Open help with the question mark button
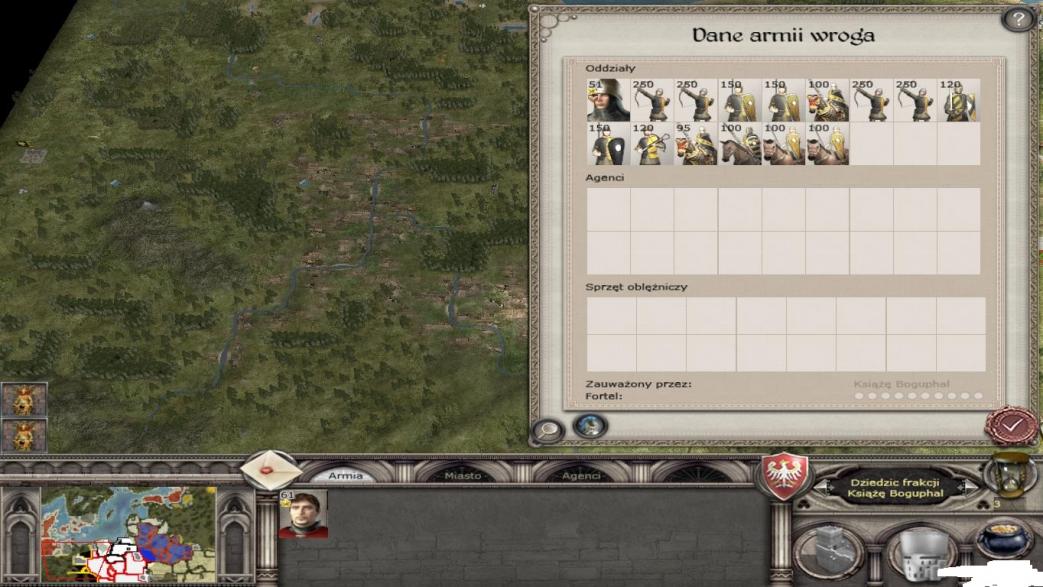Screen dimensions: 1043x587 click(1018, 19)
